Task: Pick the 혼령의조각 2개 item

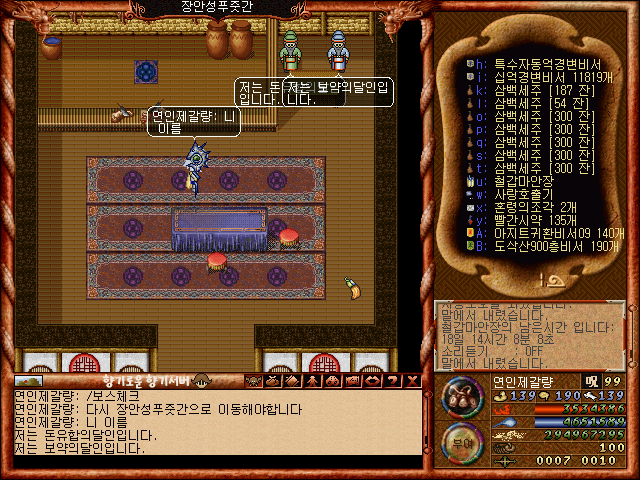Action: point(525,206)
